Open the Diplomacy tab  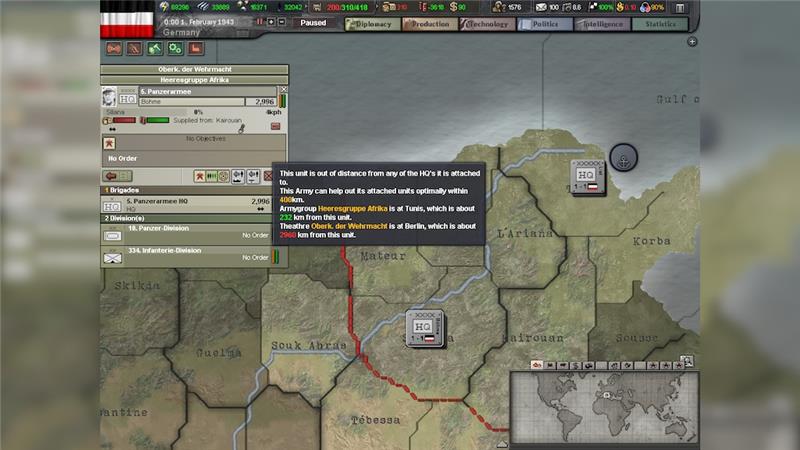click(x=373, y=24)
